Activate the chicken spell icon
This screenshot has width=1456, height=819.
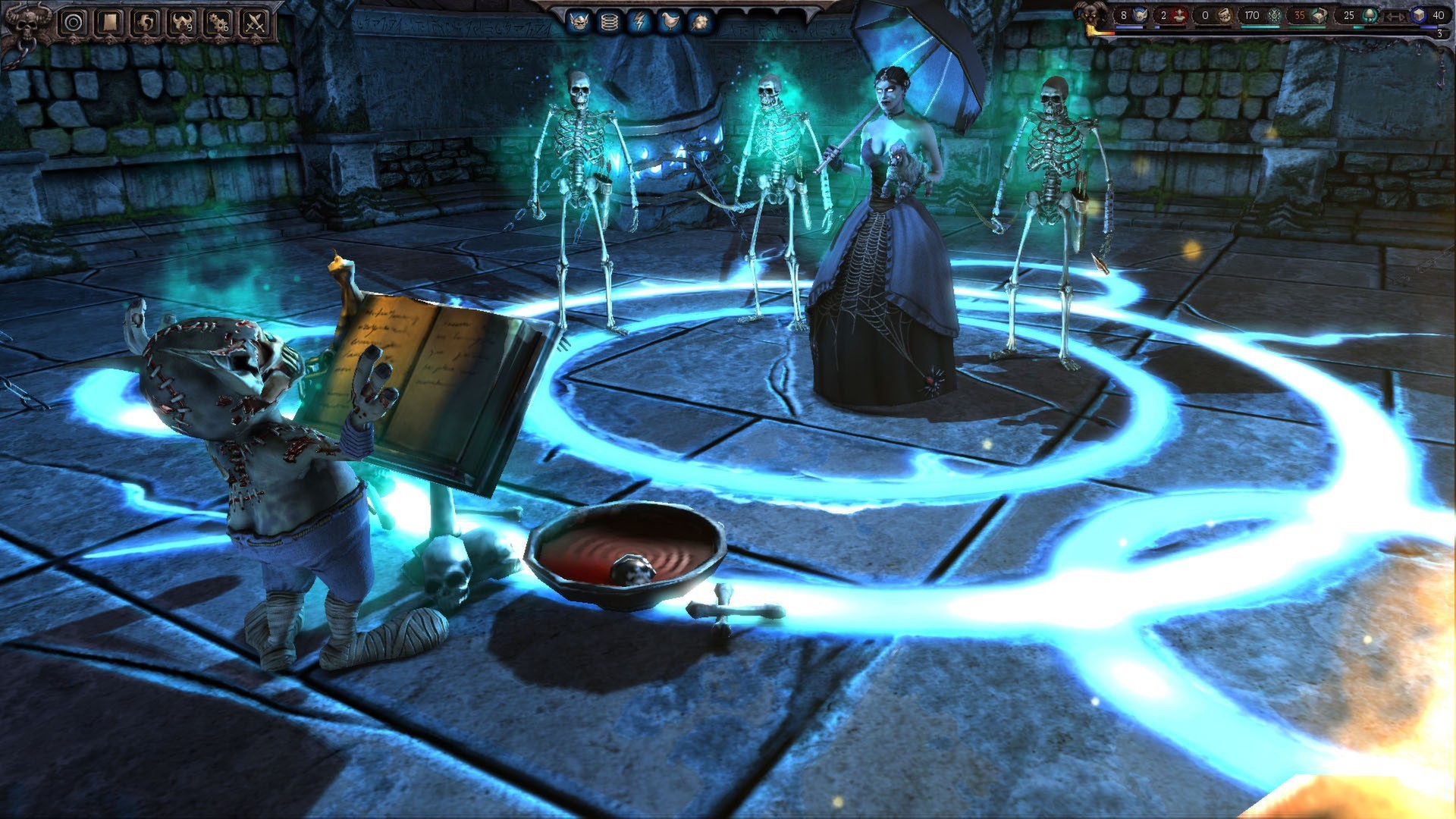pyautogui.click(x=669, y=22)
